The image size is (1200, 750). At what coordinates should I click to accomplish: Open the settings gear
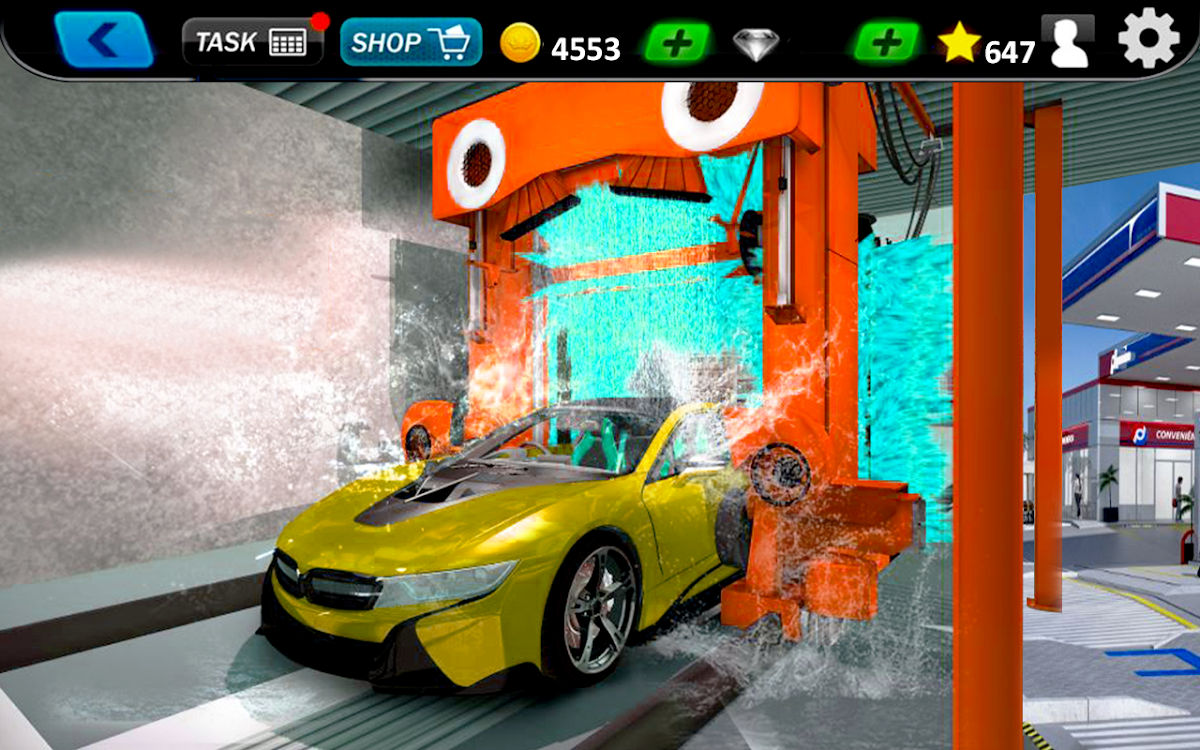click(1148, 38)
